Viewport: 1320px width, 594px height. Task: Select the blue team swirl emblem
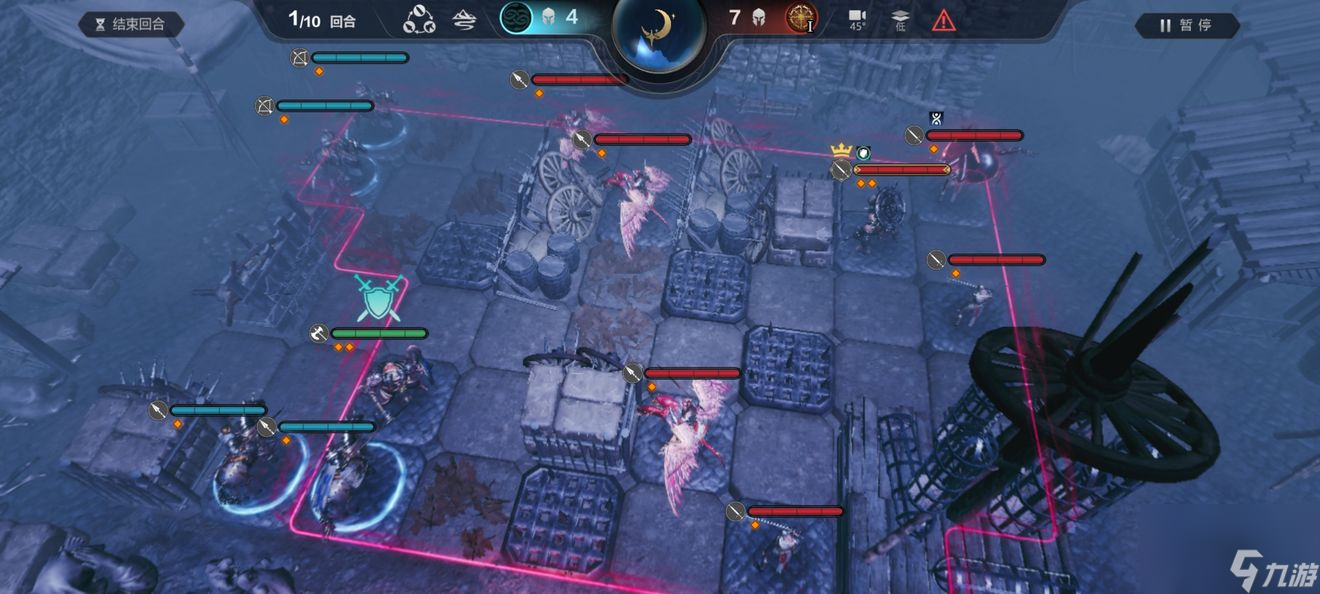[516, 18]
